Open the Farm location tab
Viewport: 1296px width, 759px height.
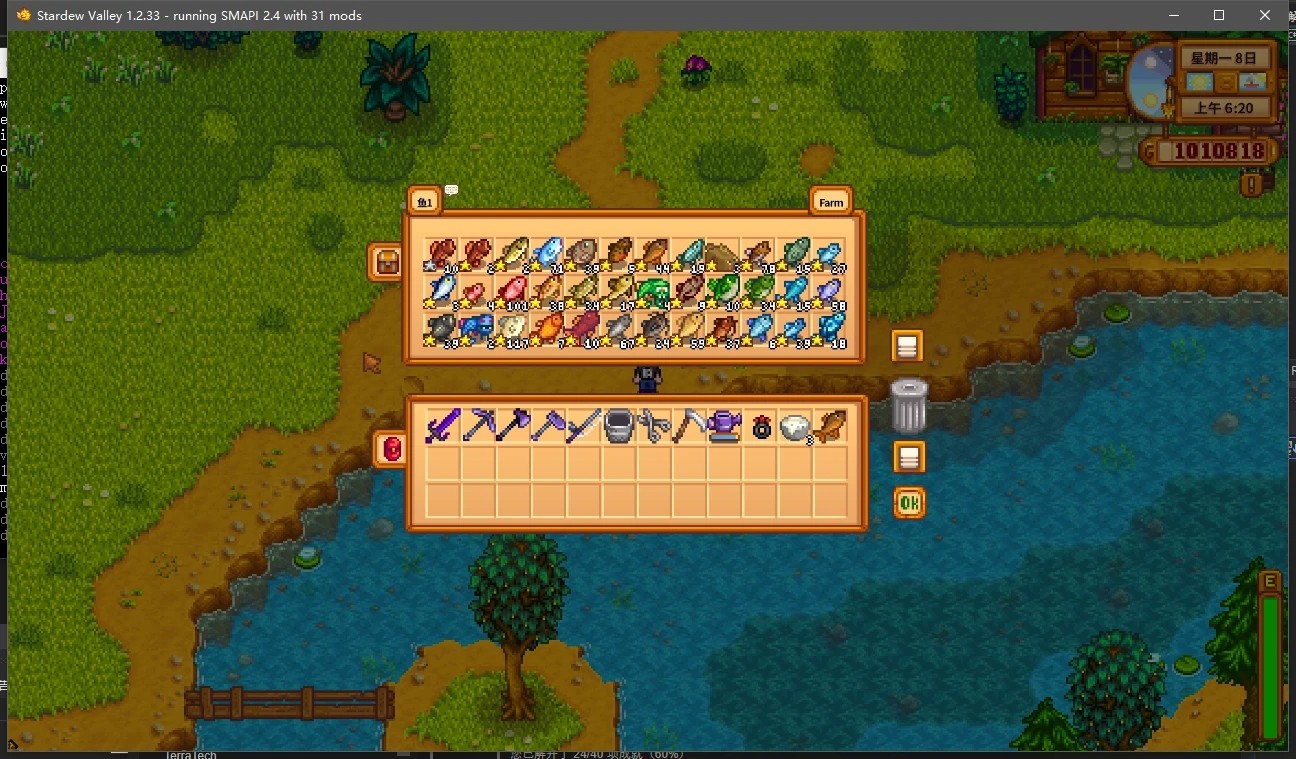pyautogui.click(x=830, y=201)
